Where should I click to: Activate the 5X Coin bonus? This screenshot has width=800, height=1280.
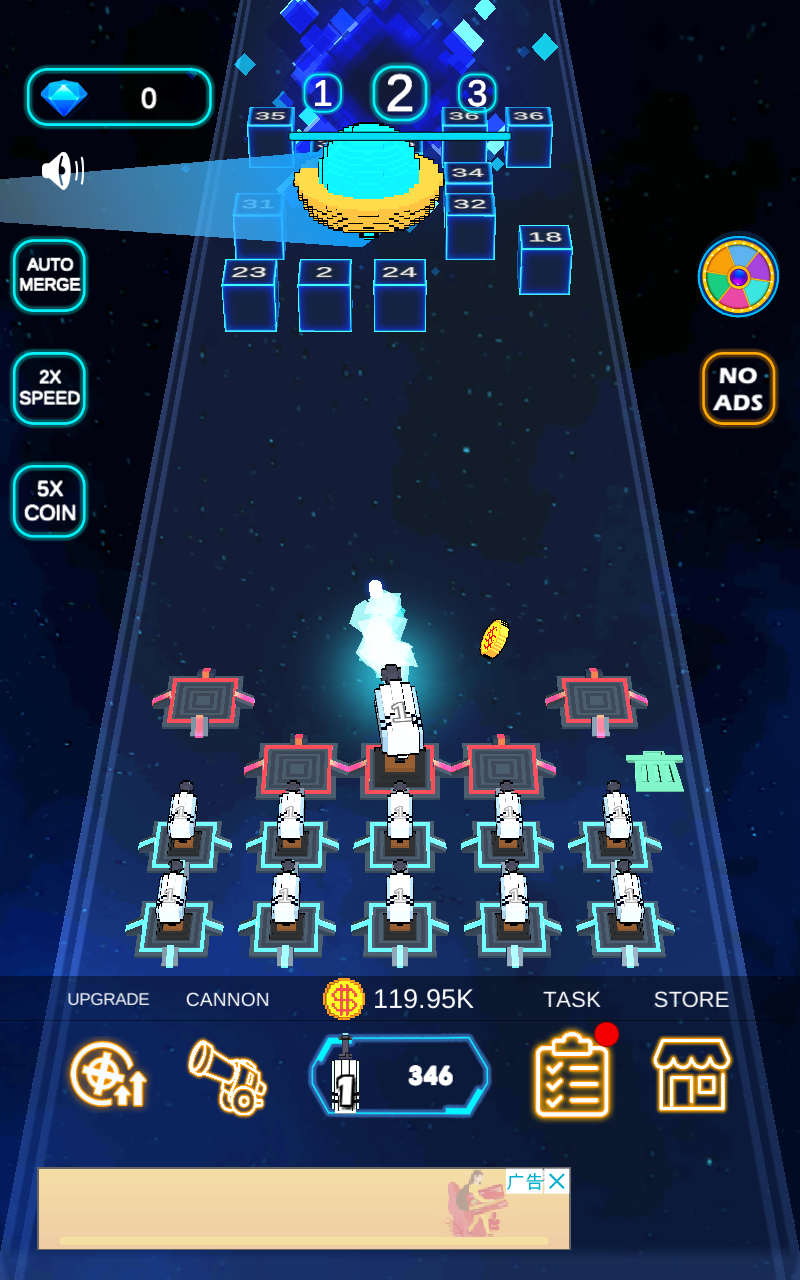tap(49, 501)
